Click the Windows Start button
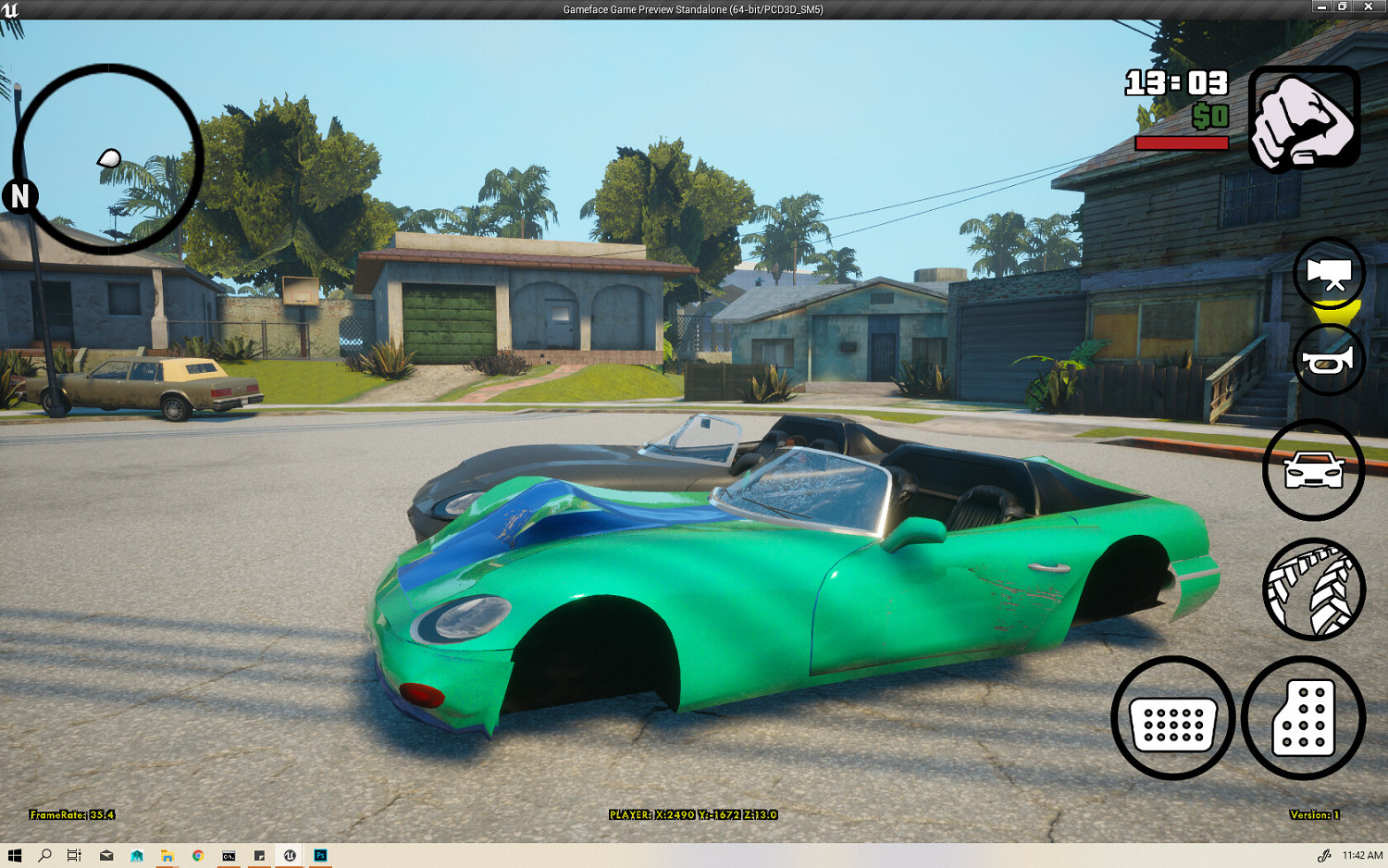The height and width of the screenshot is (868, 1388). point(17,856)
